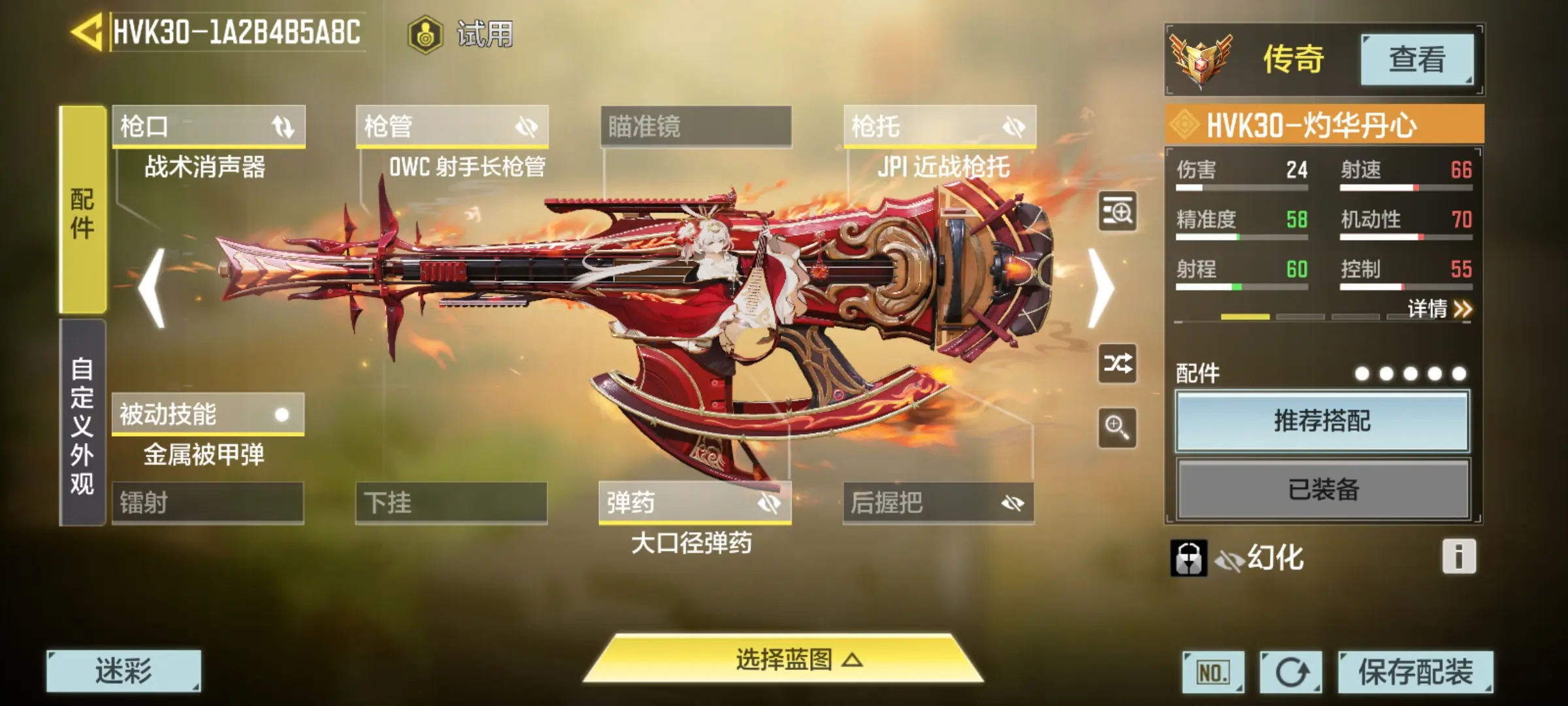This screenshot has height=706, width=1568.
Task: Reset attachments with the circular arrow button
Action: [1291, 672]
